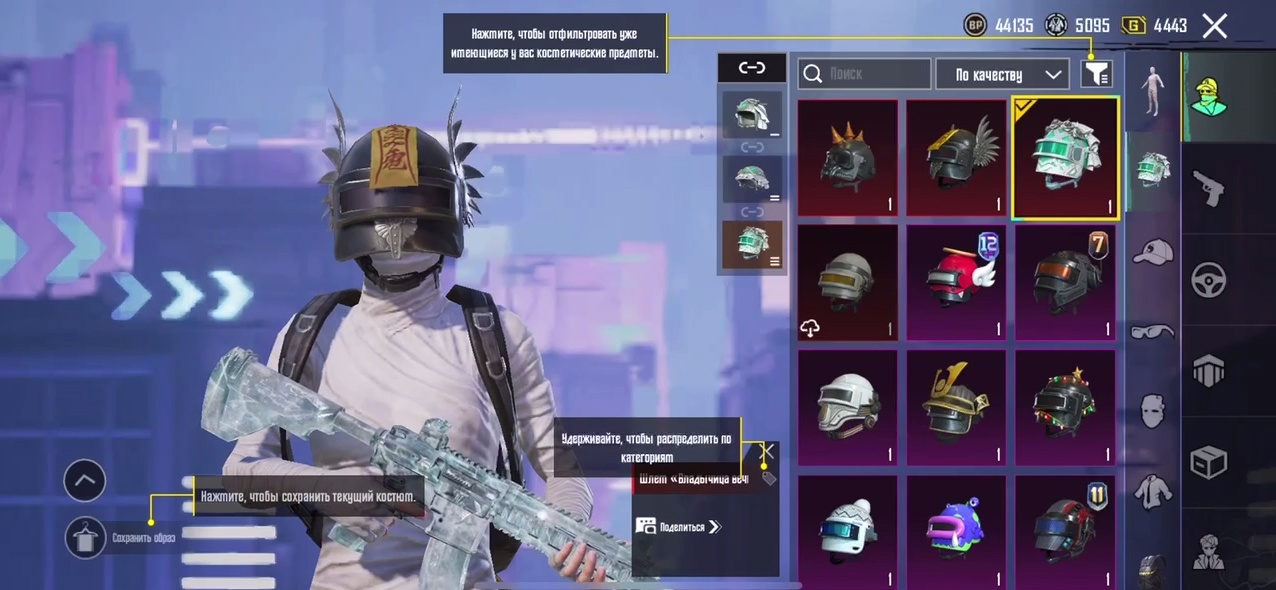
Task: Select the dark helmet with badge 7
Action: 1066,283
